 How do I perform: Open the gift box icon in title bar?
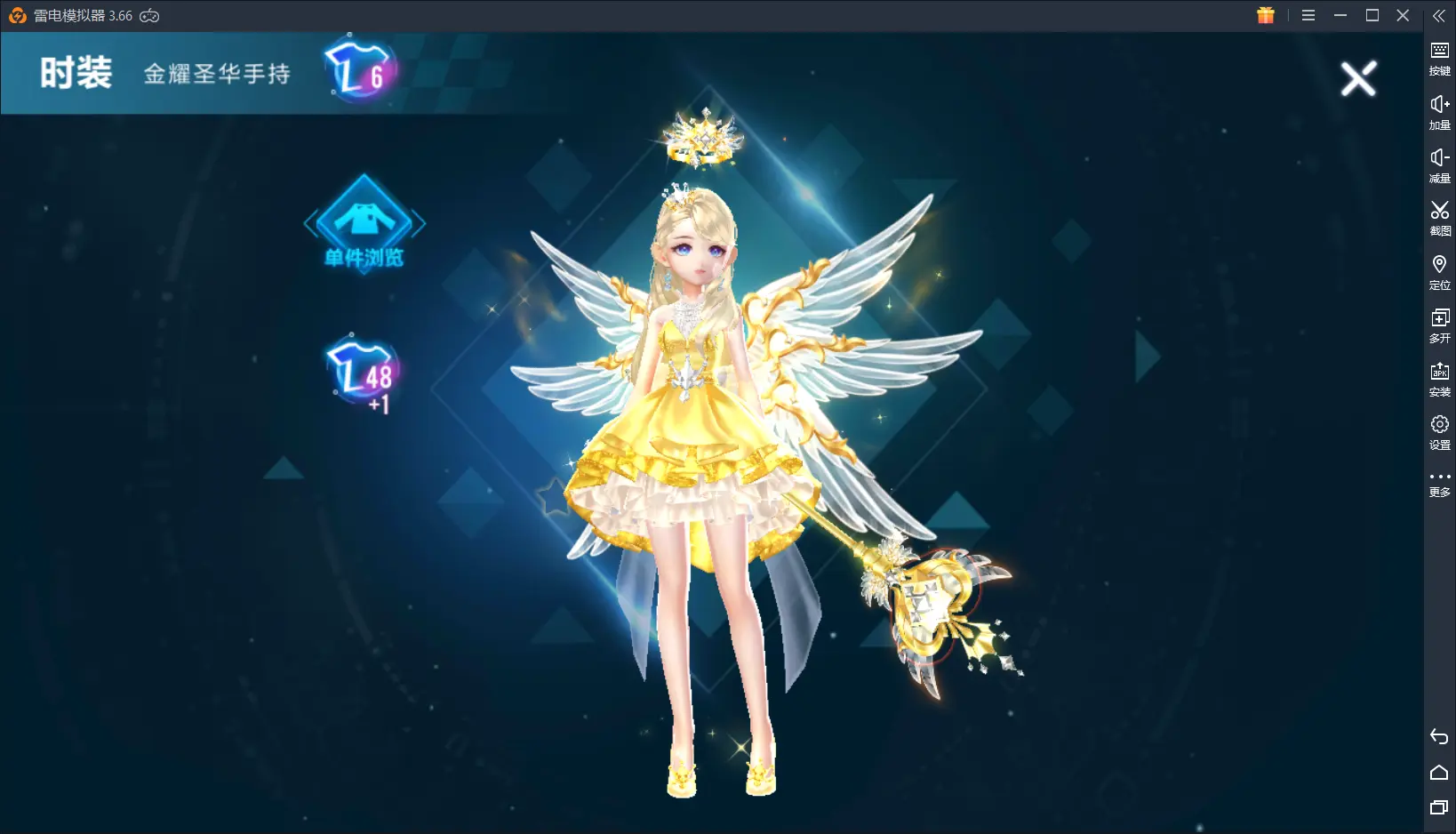point(1266,15)
